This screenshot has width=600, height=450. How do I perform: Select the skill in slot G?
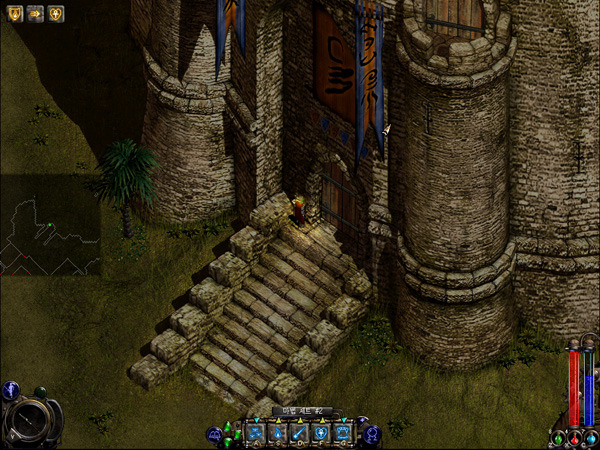pyautogui.click(x=343, y=434)
